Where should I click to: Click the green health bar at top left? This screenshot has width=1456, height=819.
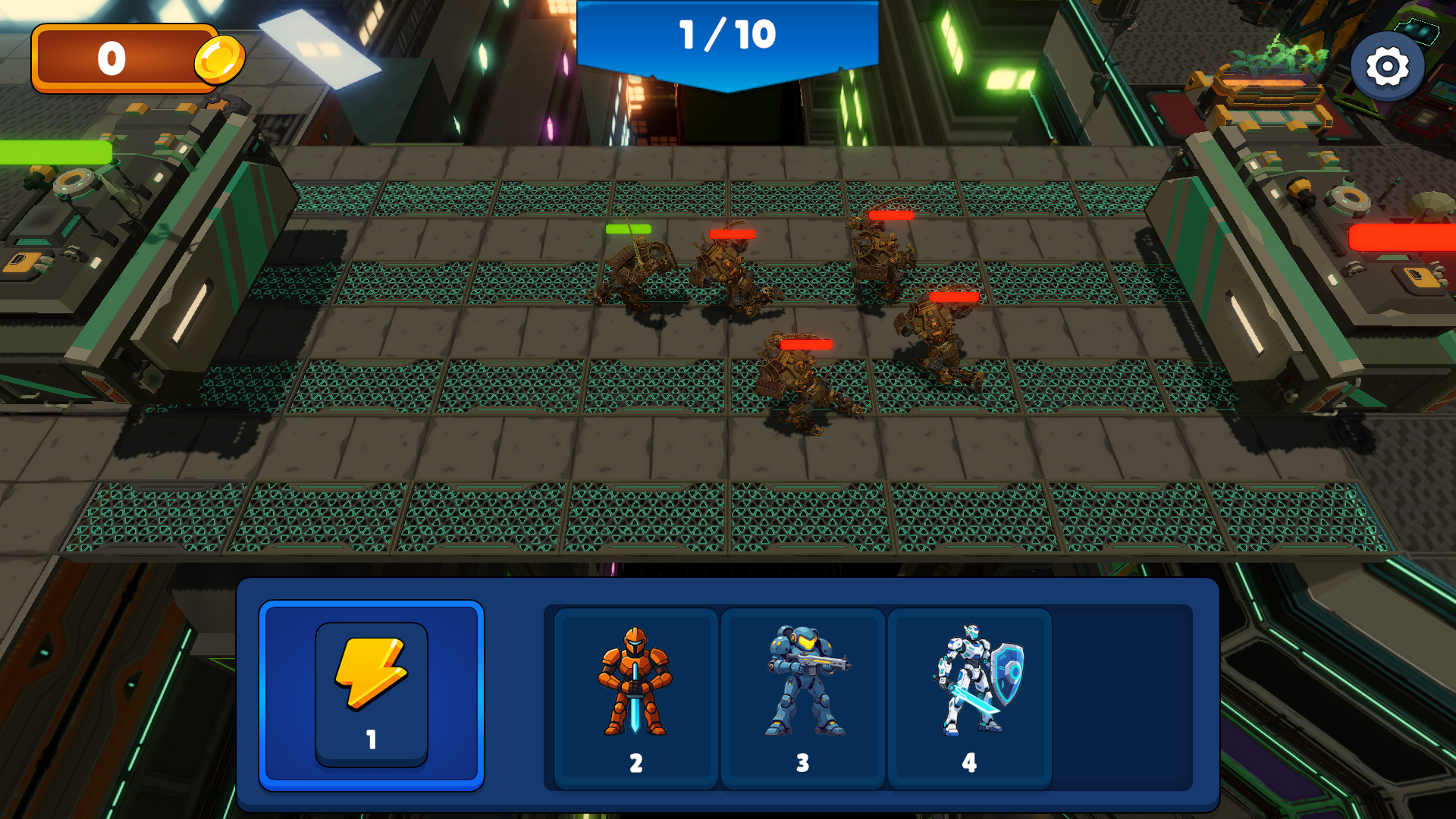53,150
